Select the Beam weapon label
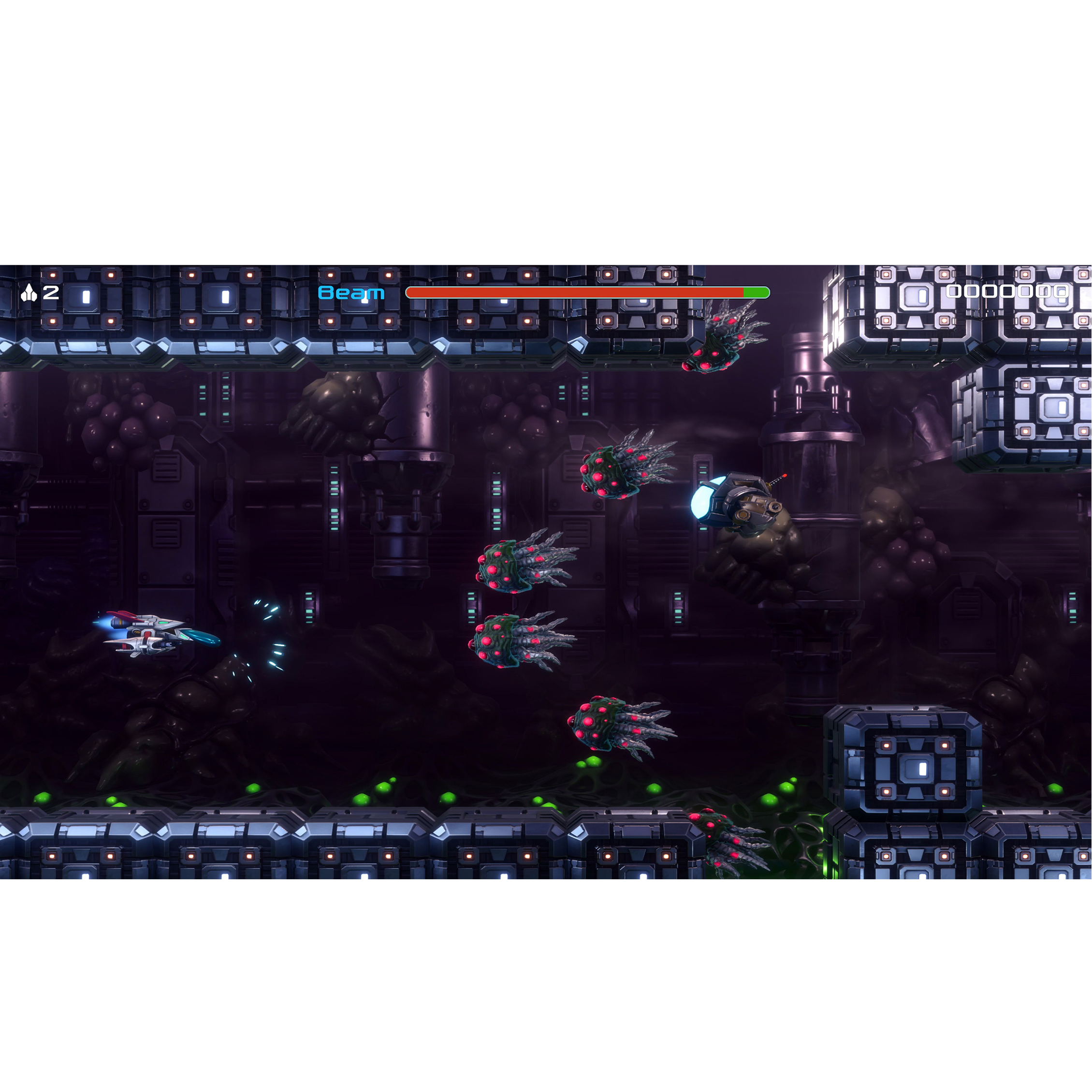The image size is (1092, 1092). pos(351,293)
